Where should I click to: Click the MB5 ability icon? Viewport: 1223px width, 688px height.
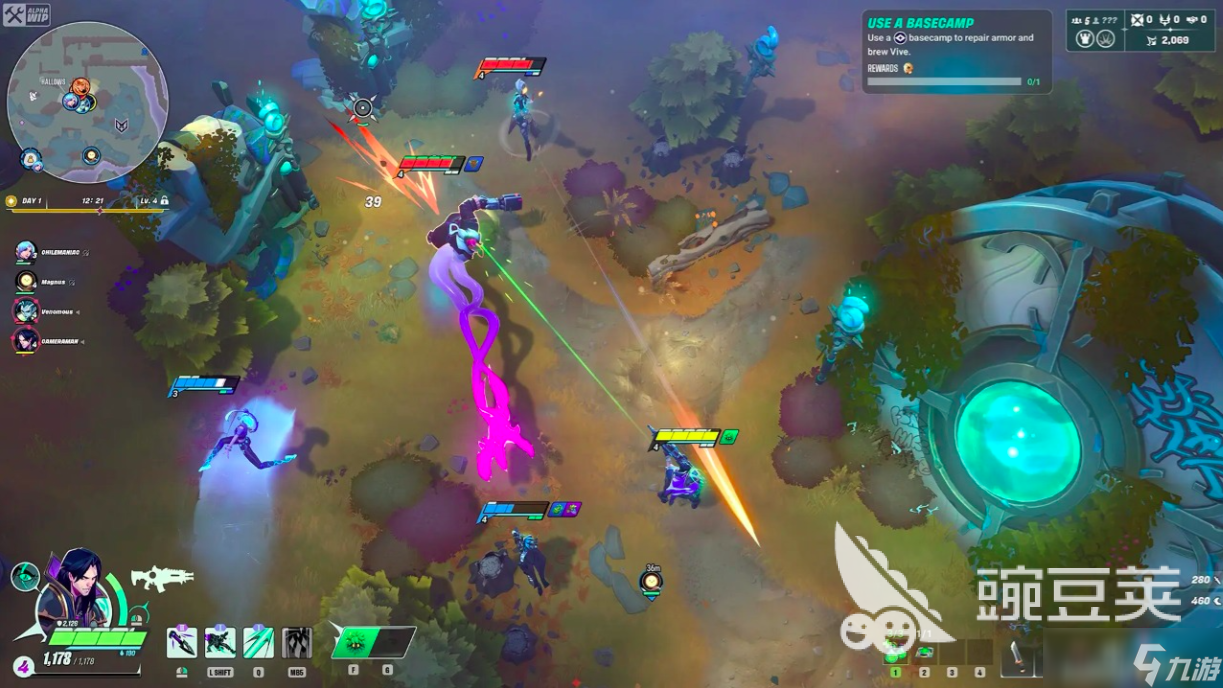pos(297,642)
